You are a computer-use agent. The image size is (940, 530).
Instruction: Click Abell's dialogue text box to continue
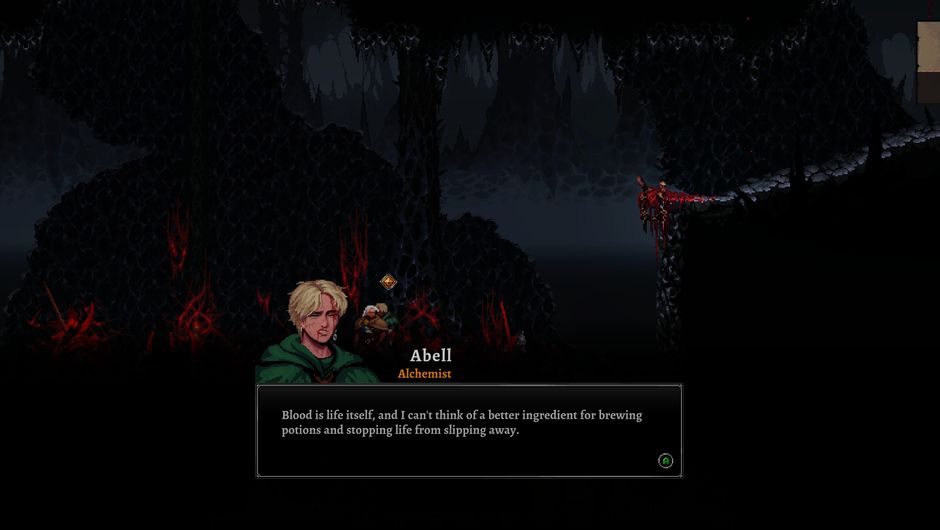pyautogui.click(x=469, y=430)
